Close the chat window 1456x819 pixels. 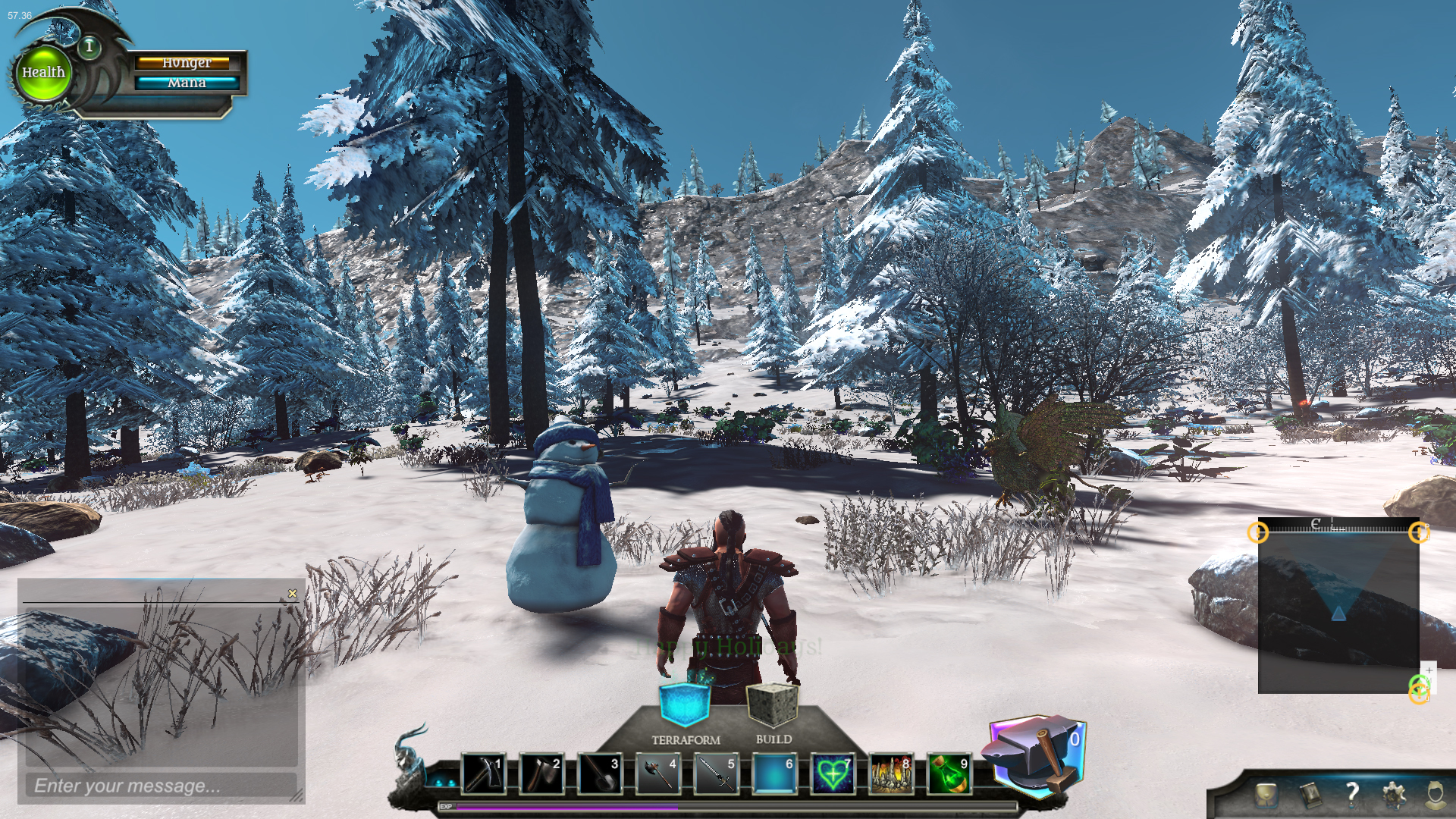tap(293, 594)
